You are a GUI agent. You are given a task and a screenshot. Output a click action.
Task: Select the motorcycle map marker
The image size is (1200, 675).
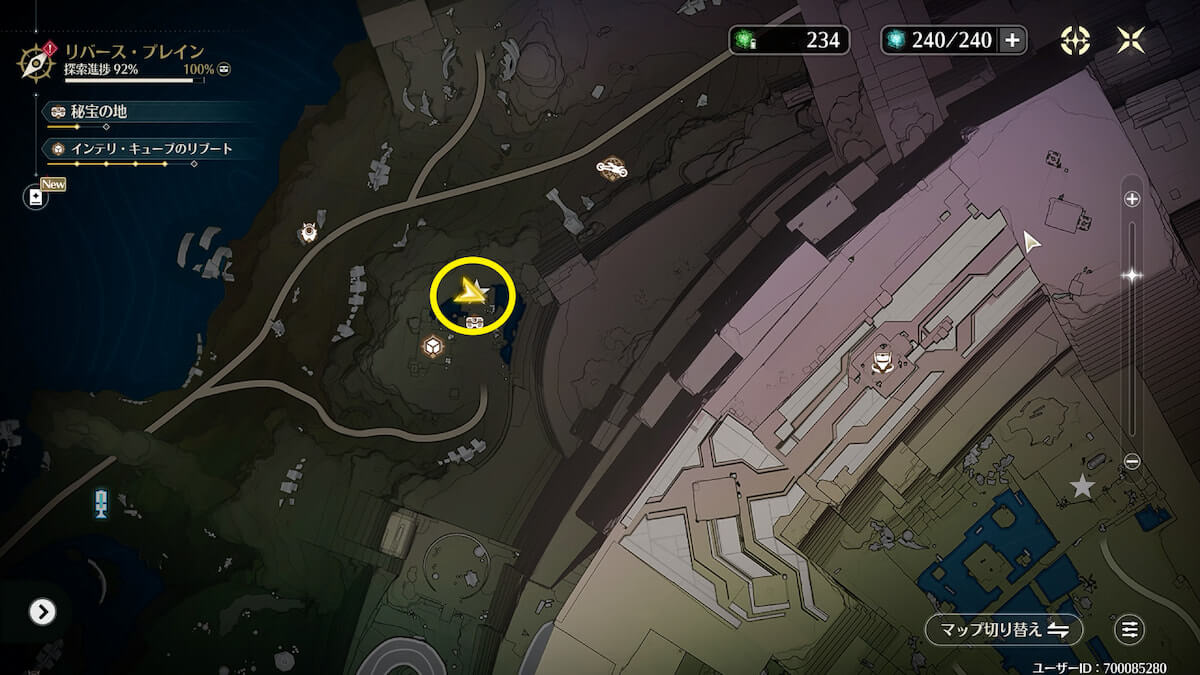(x=611, y=168)
